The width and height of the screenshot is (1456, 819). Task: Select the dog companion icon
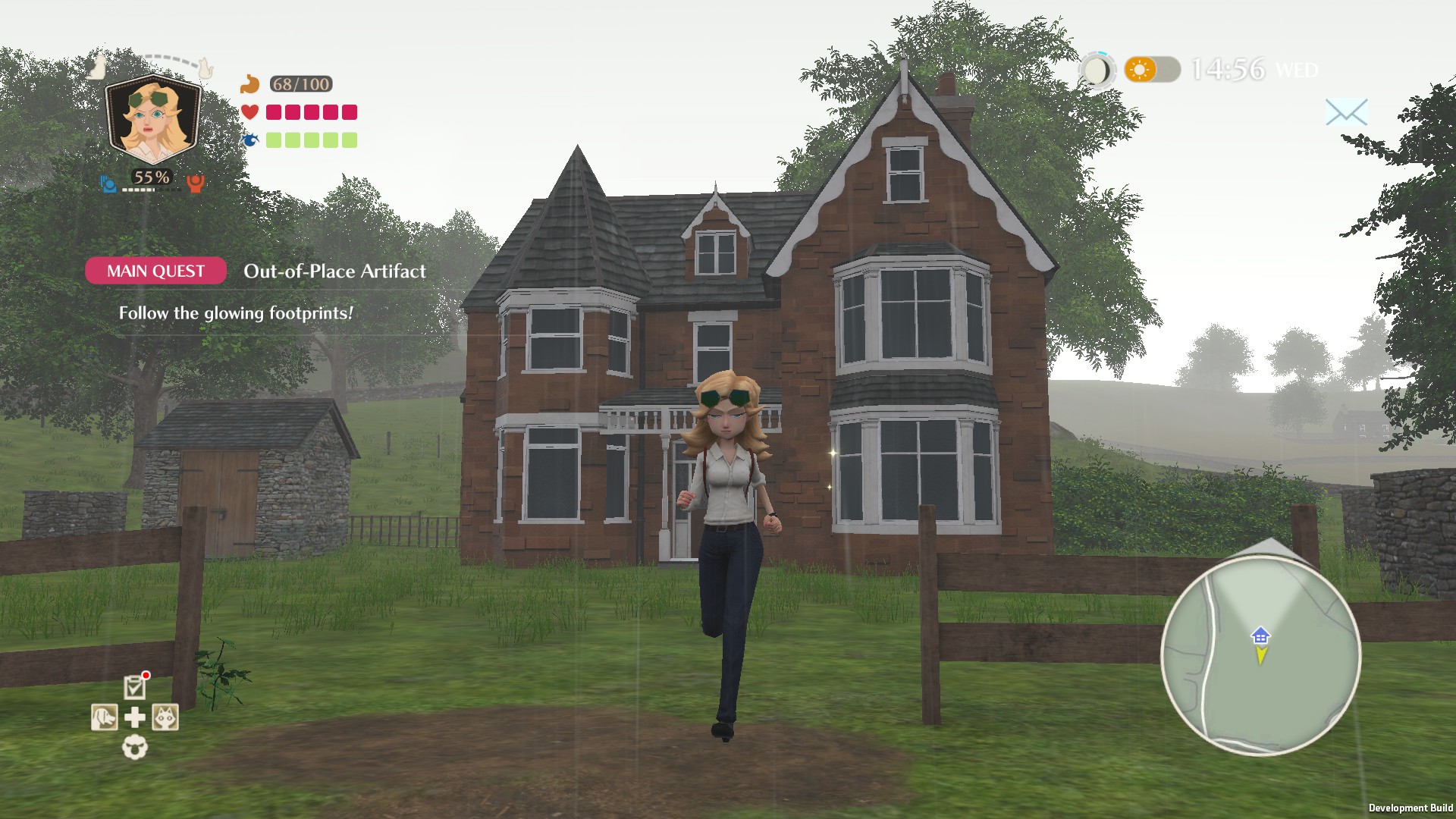coord(104,717)
